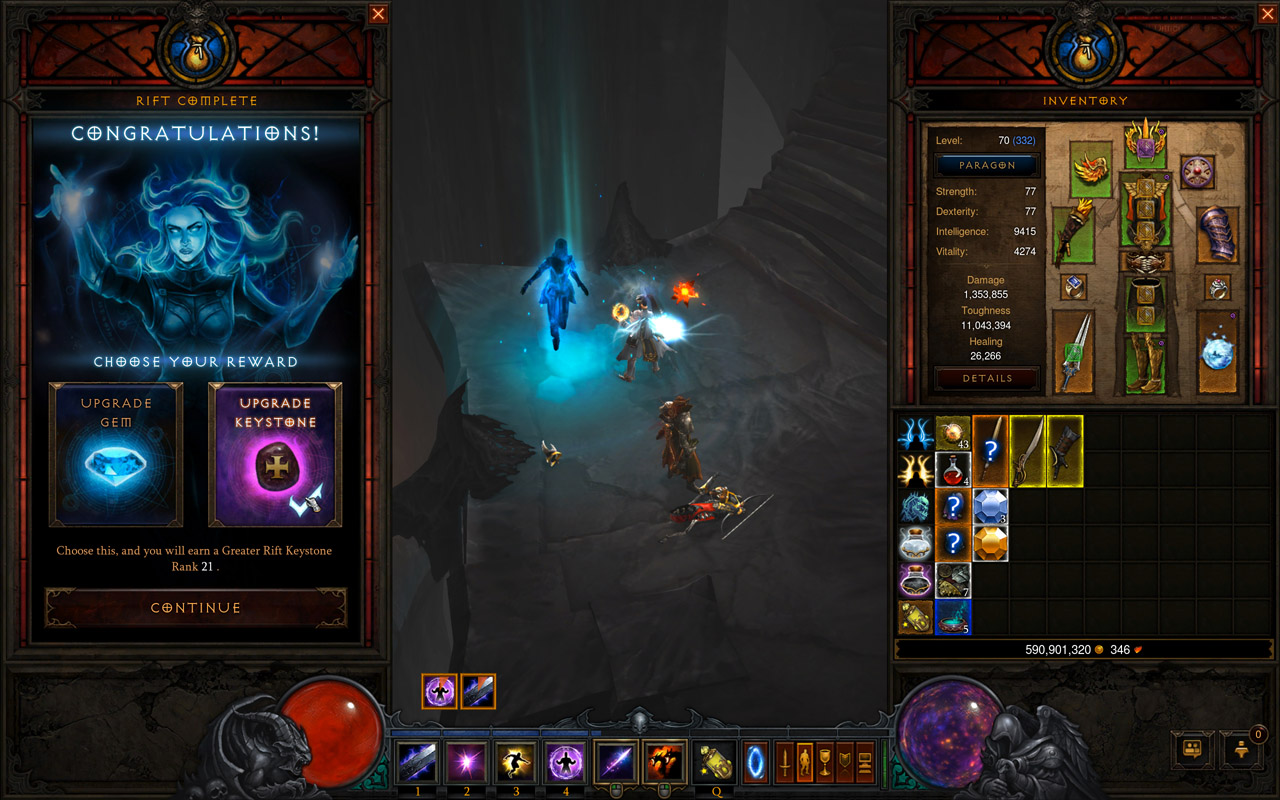
Task: Show character stat Details
Action: [x=987, y=378]
